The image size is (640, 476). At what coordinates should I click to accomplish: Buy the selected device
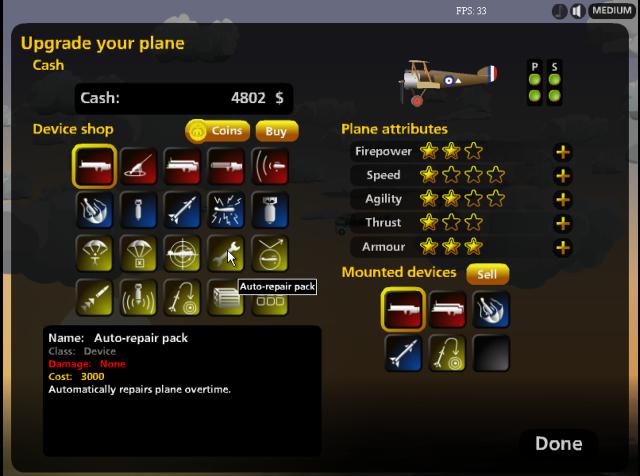pos(276,131)
